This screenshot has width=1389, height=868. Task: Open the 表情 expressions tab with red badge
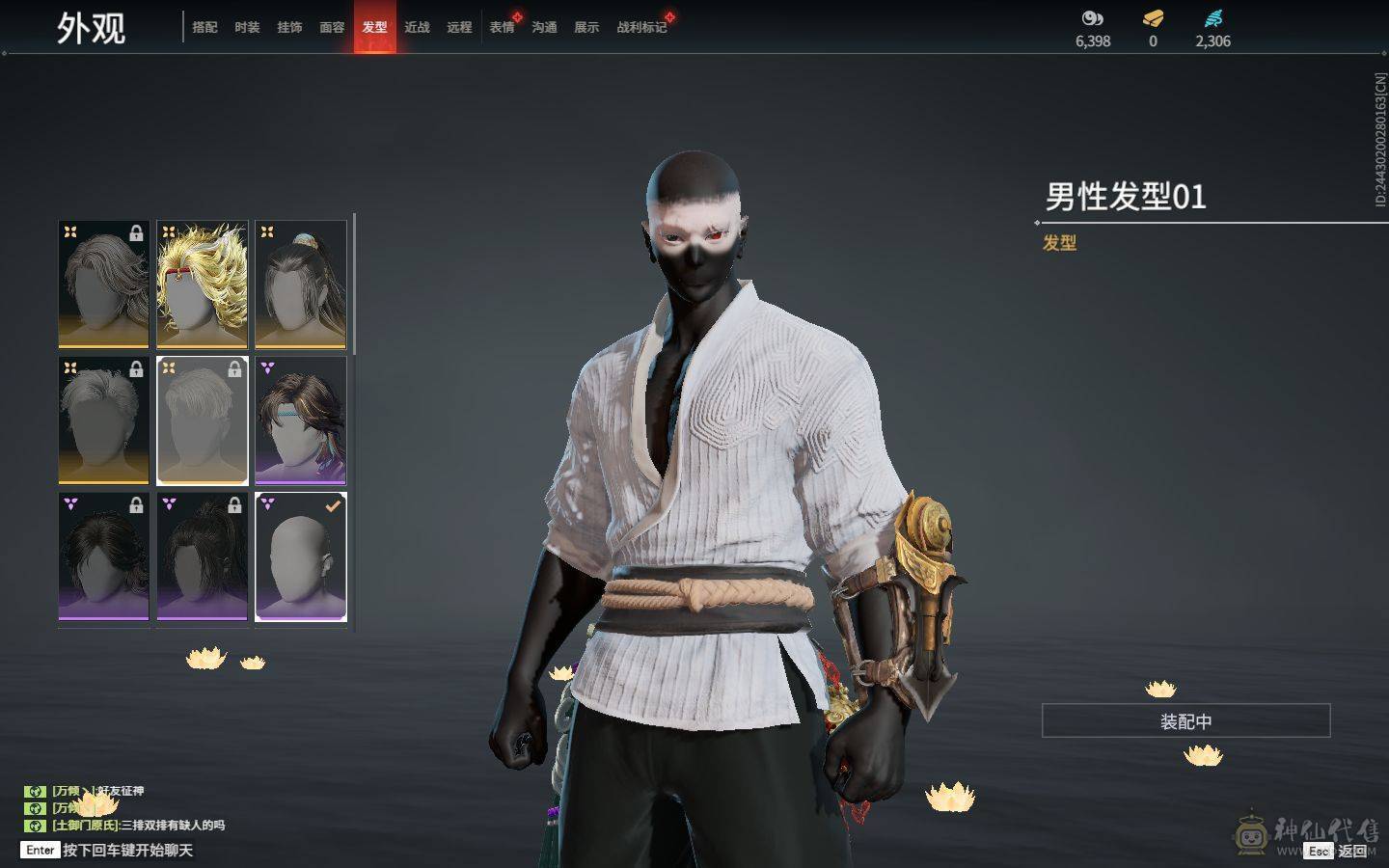502,28
